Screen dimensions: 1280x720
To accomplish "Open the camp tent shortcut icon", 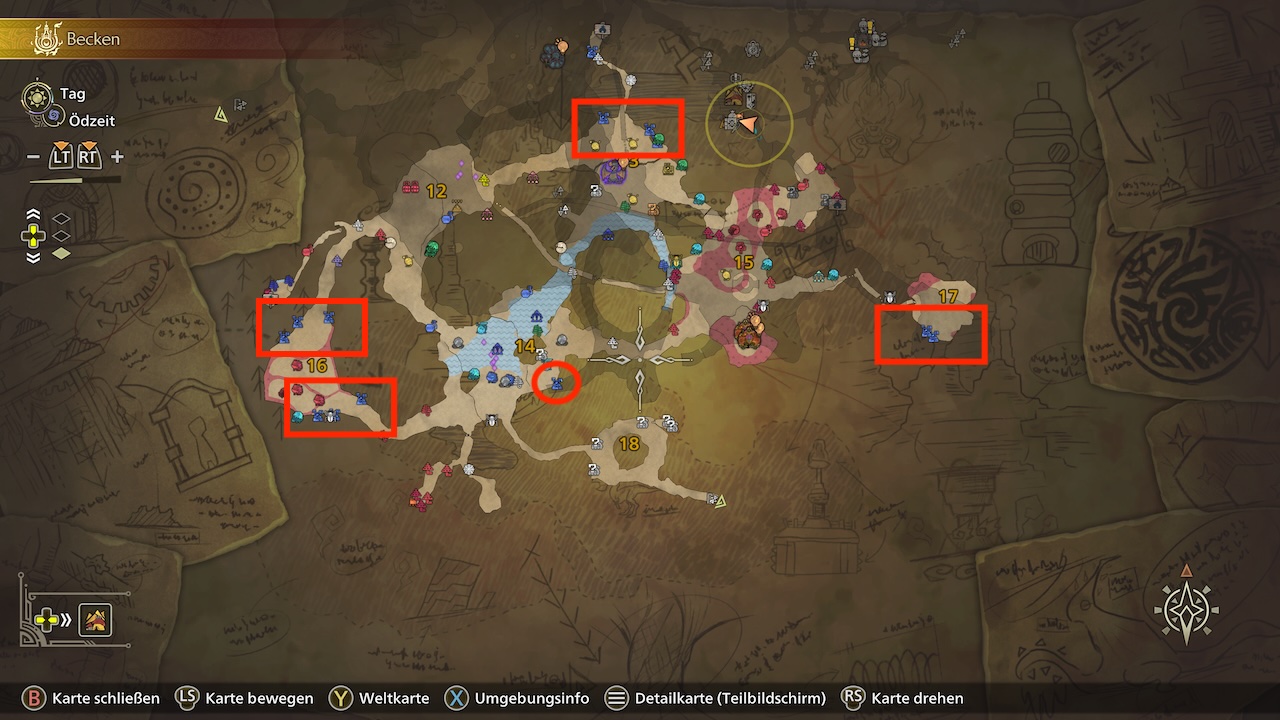I will point(96,621).
